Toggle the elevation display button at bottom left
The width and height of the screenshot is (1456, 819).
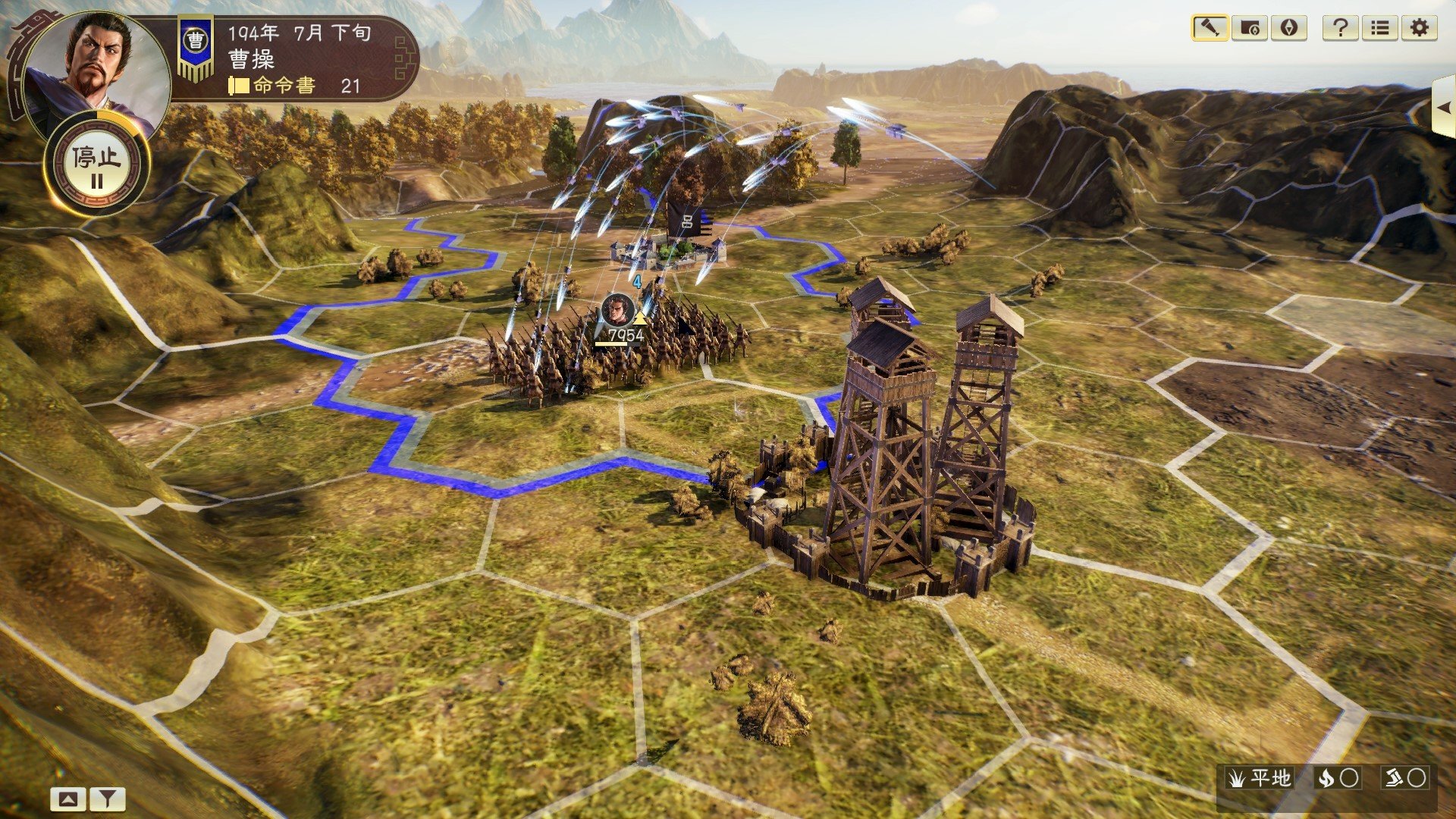[x=67, y=797]
